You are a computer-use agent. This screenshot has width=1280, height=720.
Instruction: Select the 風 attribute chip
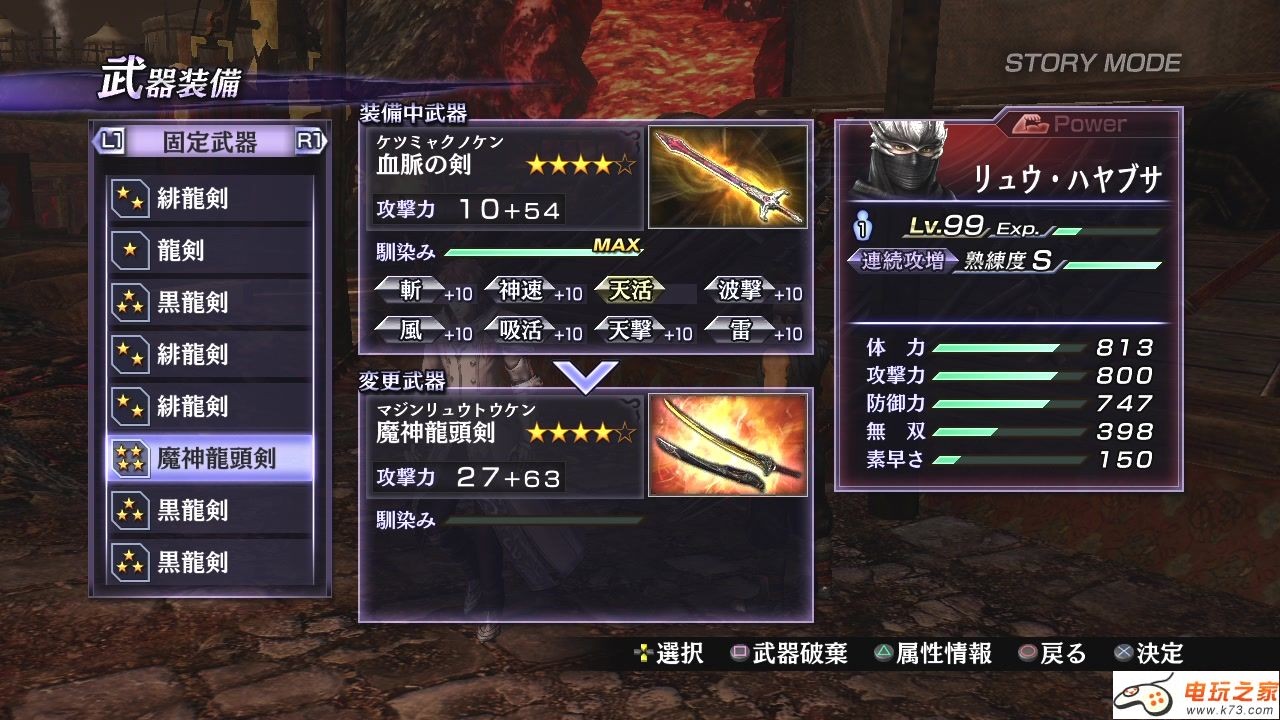[x=411, y=329]
